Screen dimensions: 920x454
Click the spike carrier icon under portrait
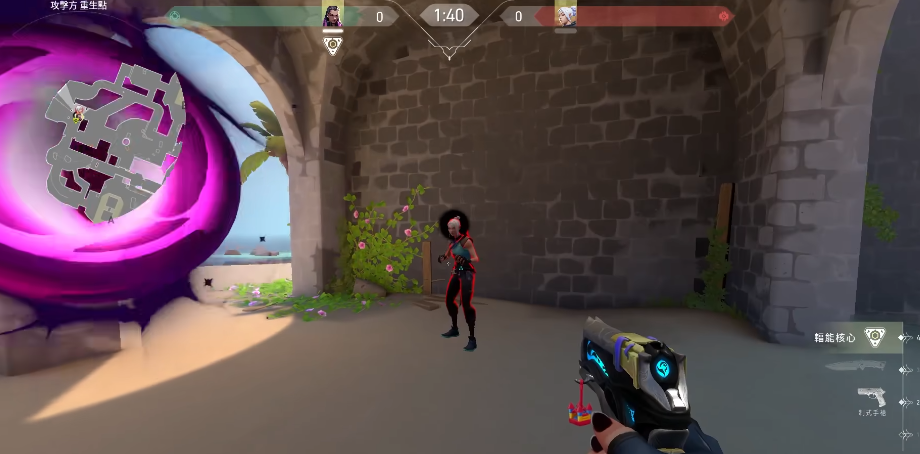coord(333,46)
